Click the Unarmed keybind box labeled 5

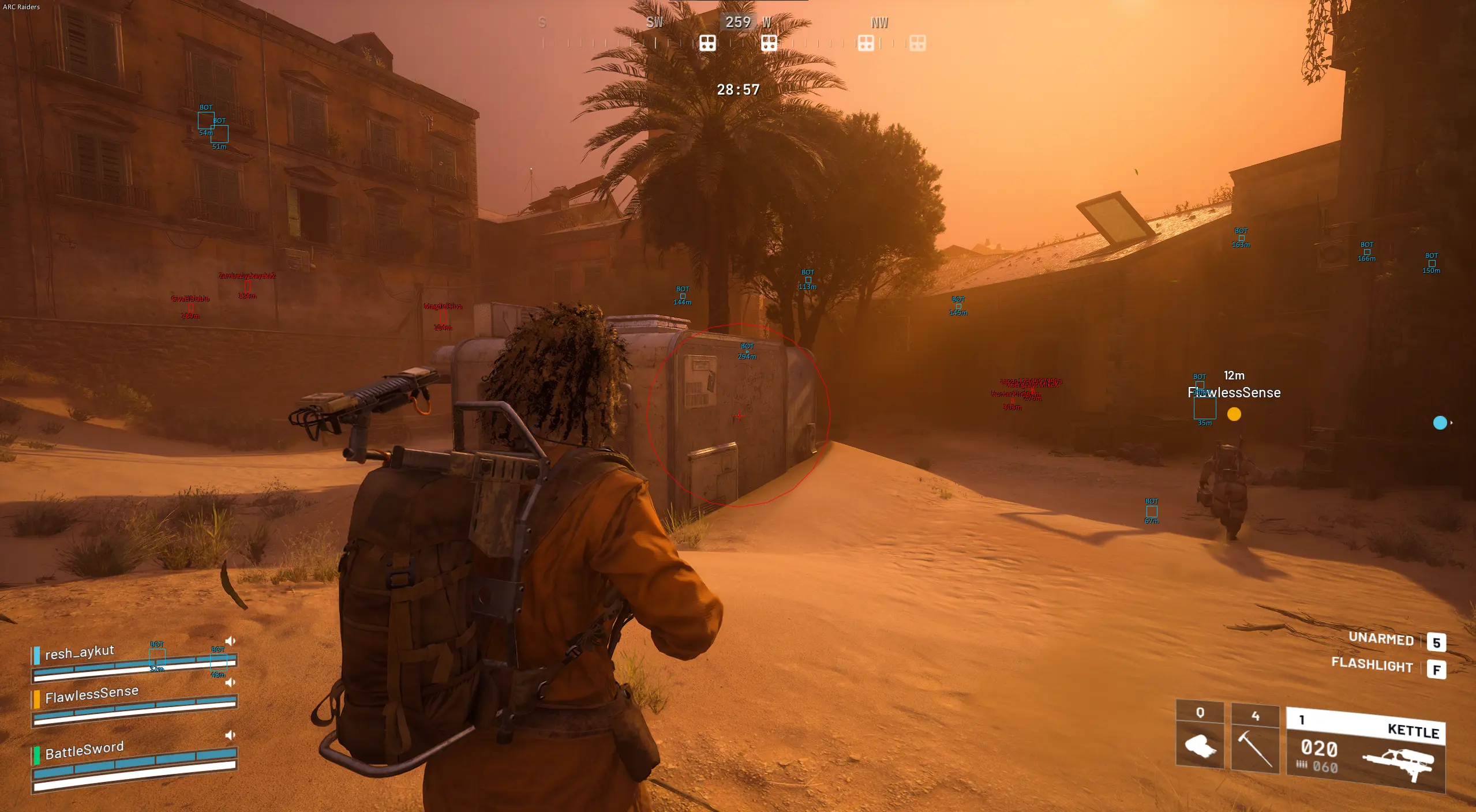pyautogui.click(x=1437, y=641)
